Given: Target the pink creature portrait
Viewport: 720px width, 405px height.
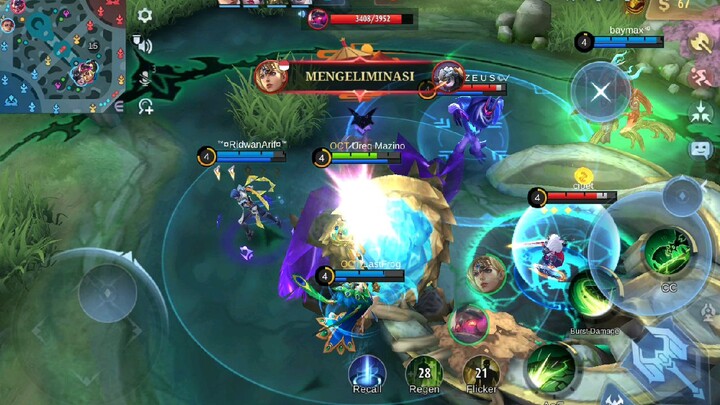Looking at the screenshot, I should tap(467, 324).
